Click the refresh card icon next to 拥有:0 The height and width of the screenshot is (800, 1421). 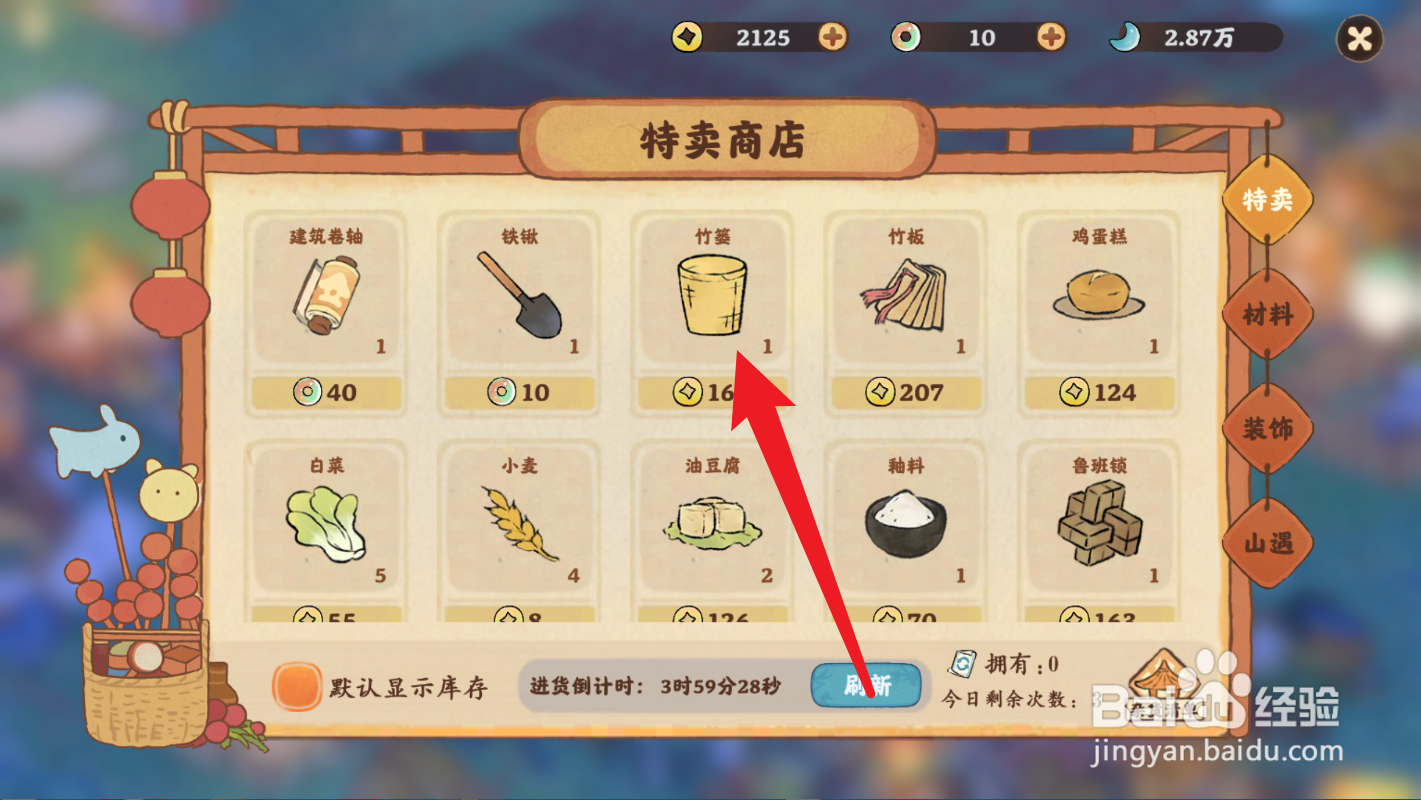click(962, 662)
